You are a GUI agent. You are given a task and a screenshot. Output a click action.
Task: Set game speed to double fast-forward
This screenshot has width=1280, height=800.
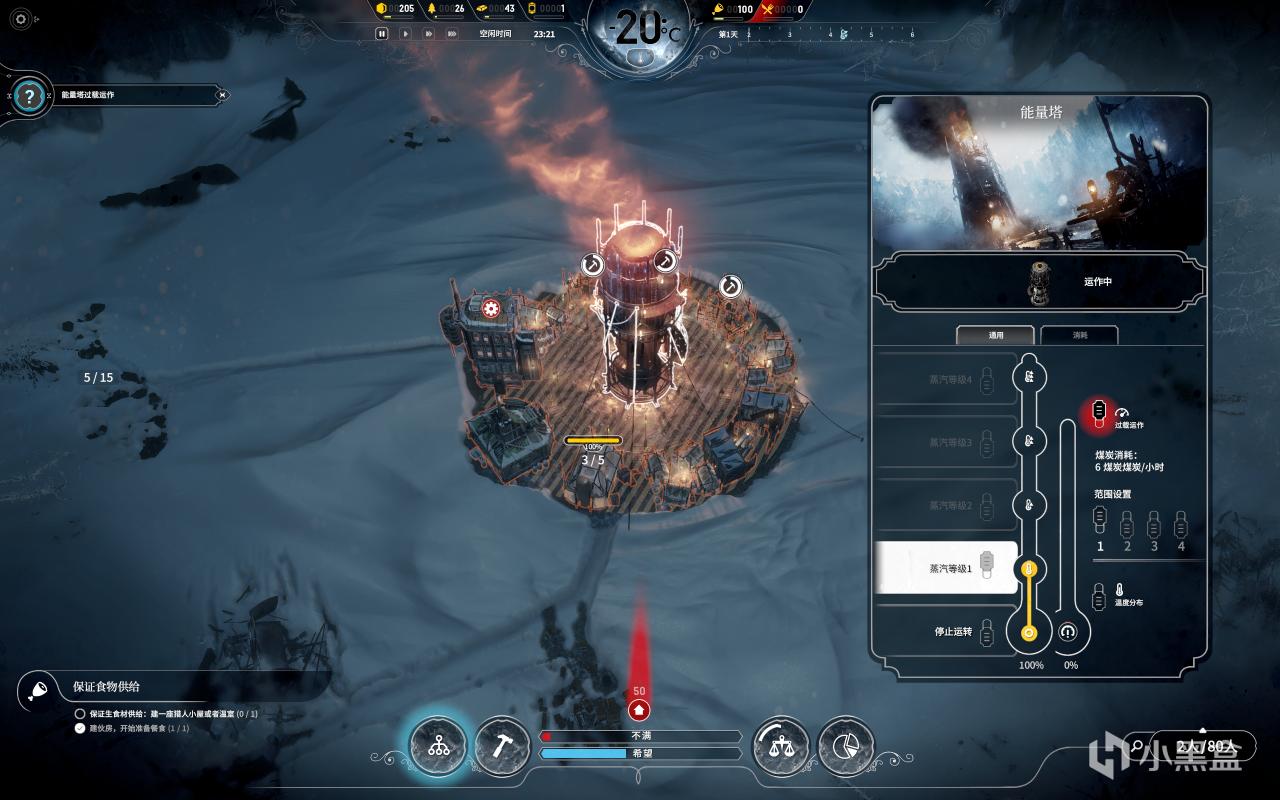tap(428, 33)
